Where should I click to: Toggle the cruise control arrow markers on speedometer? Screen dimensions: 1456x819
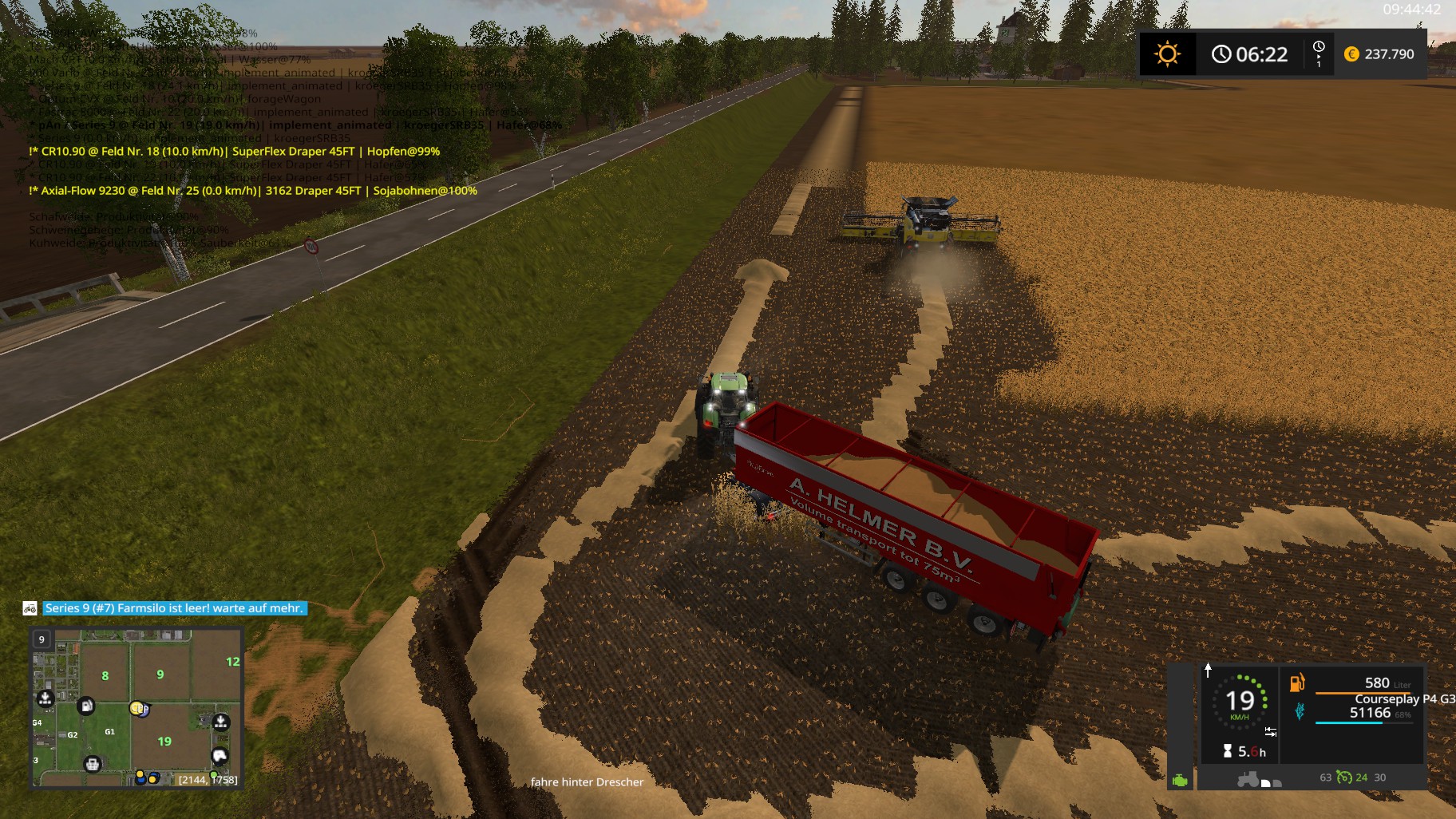(1271, 731)
